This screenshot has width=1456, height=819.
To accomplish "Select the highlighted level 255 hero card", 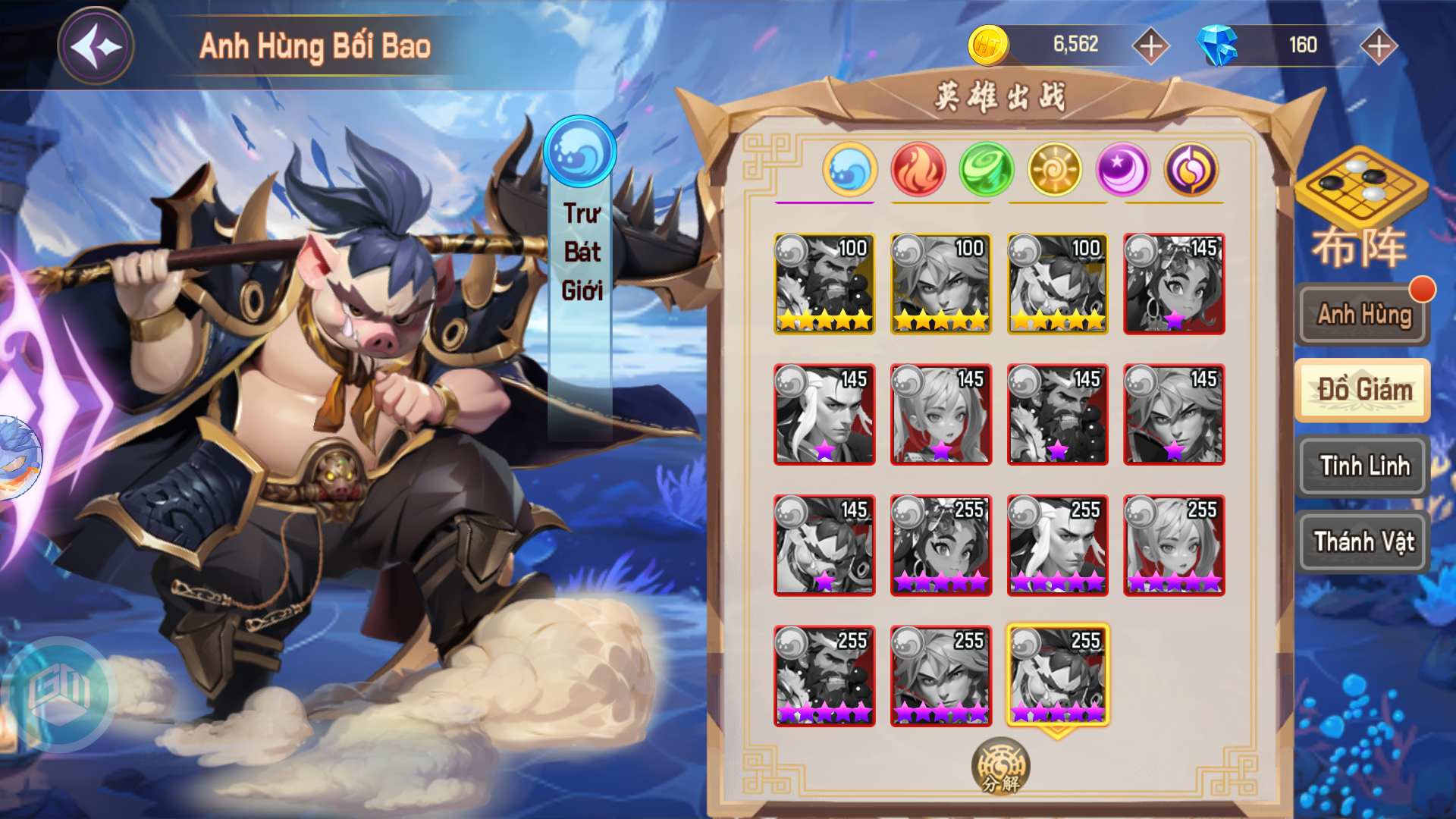I will coord(1057,675).
